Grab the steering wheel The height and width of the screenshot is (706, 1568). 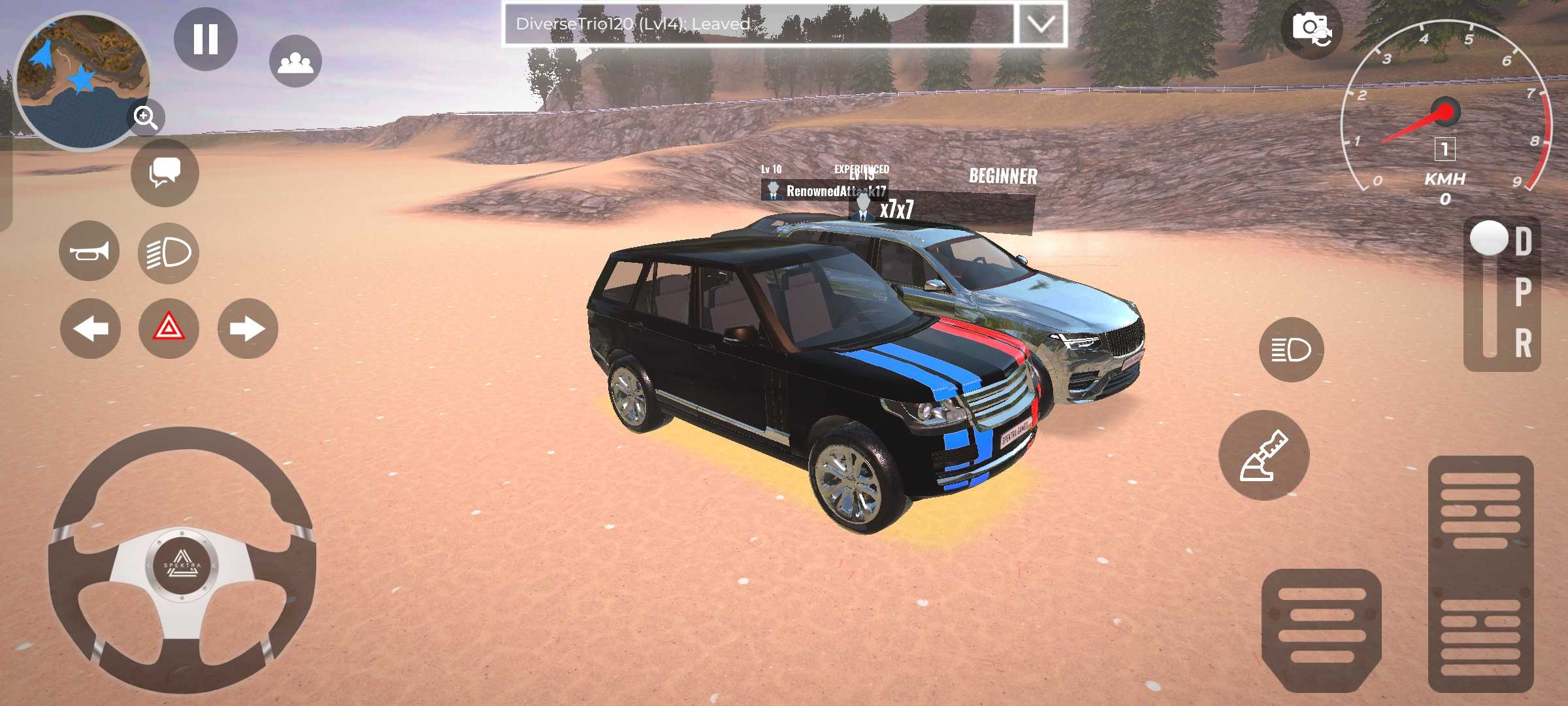182,562
